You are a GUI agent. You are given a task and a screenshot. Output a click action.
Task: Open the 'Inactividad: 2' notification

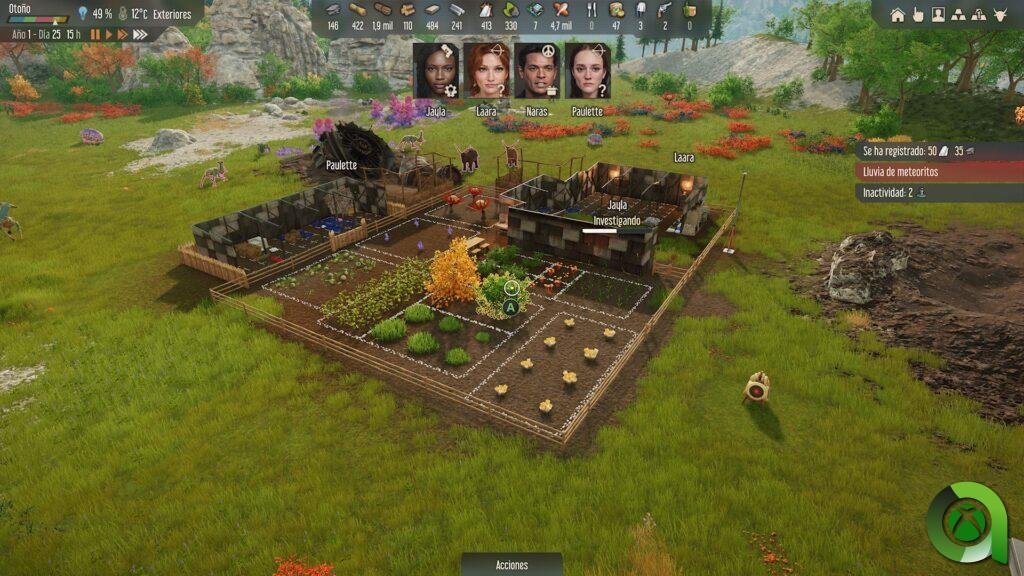(940, 192)
